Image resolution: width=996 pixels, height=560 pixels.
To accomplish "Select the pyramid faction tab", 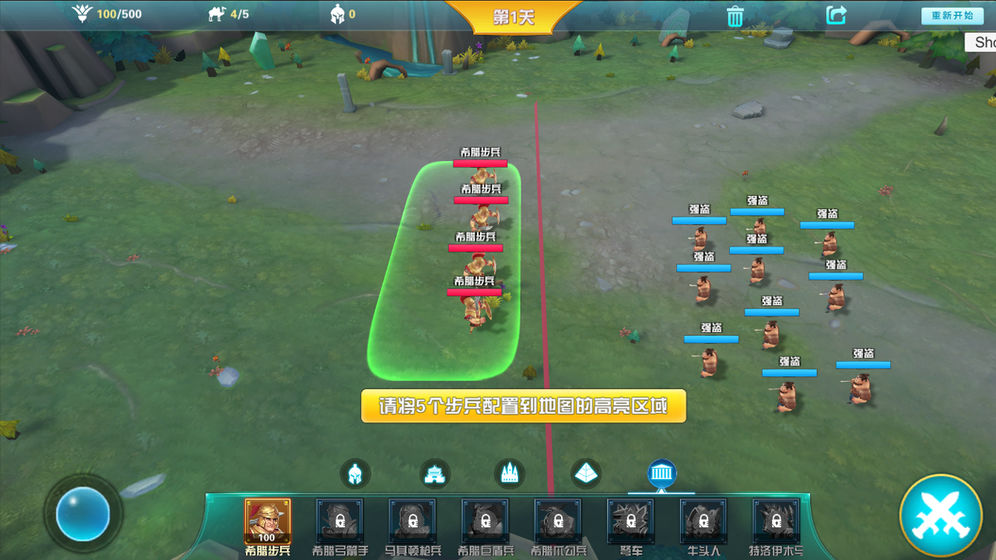I will pos(586,473).
